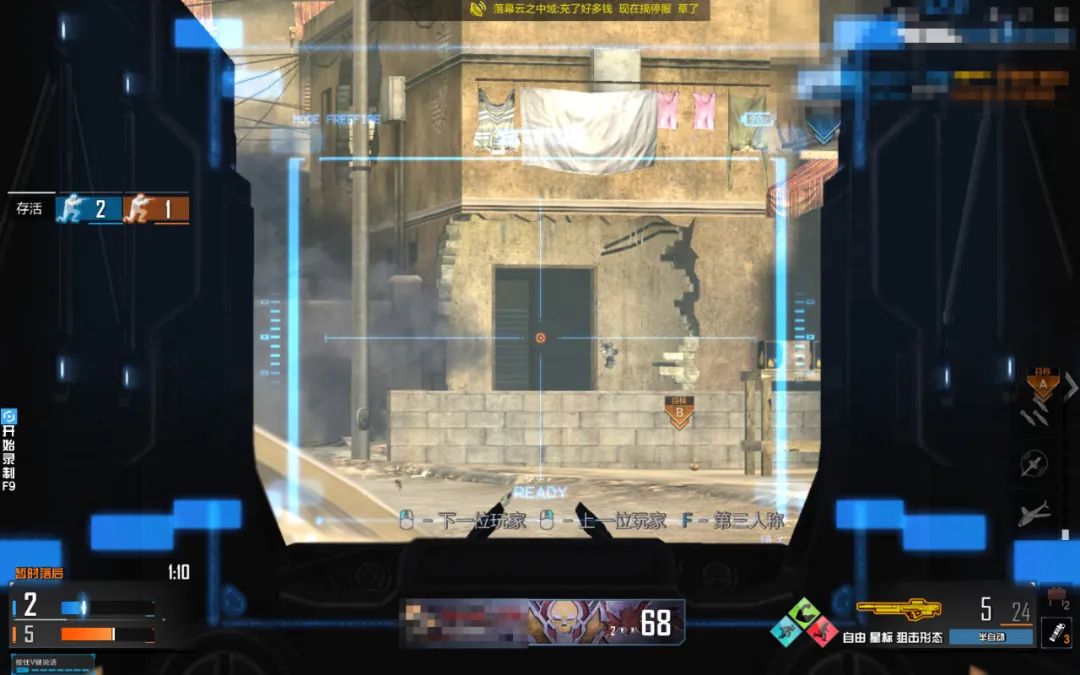The image size is (1080, 675).
Task: Select the missile barrage icon
Action: coord(1035,415)
